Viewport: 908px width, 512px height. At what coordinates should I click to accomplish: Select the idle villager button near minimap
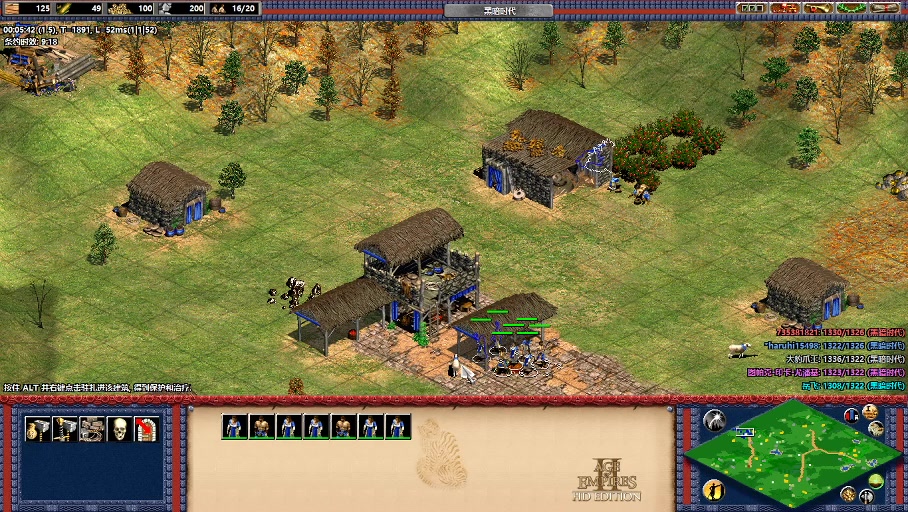pyautogui.click(x=714, y=488)
